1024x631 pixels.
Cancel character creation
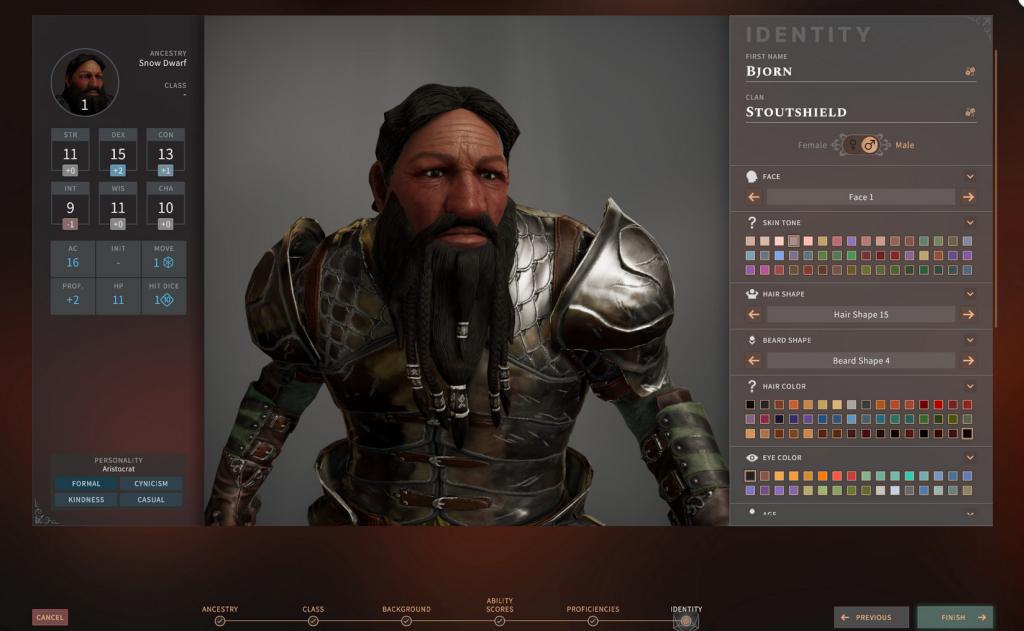coord(50,617)
